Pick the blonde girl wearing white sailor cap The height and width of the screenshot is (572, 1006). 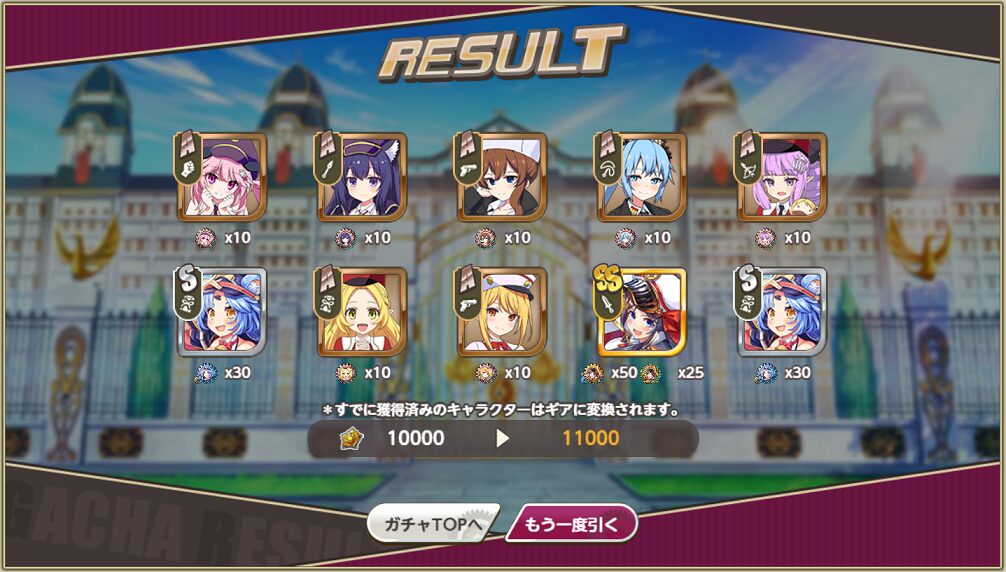(502, 312)
